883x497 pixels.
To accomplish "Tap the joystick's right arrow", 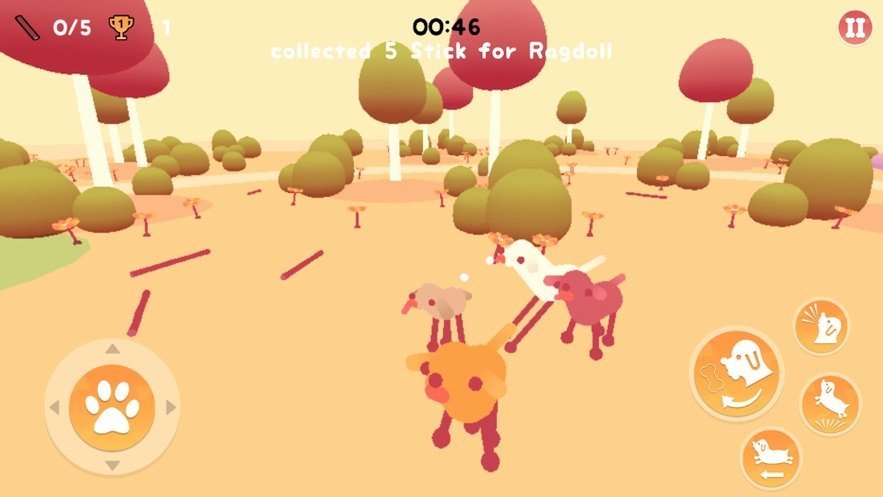I will [171, 407].
